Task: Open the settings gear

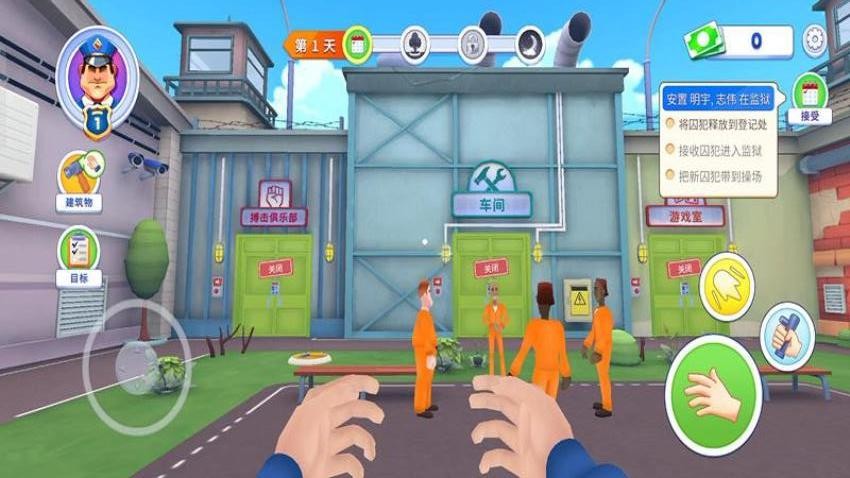Action: tap(815, 41)
